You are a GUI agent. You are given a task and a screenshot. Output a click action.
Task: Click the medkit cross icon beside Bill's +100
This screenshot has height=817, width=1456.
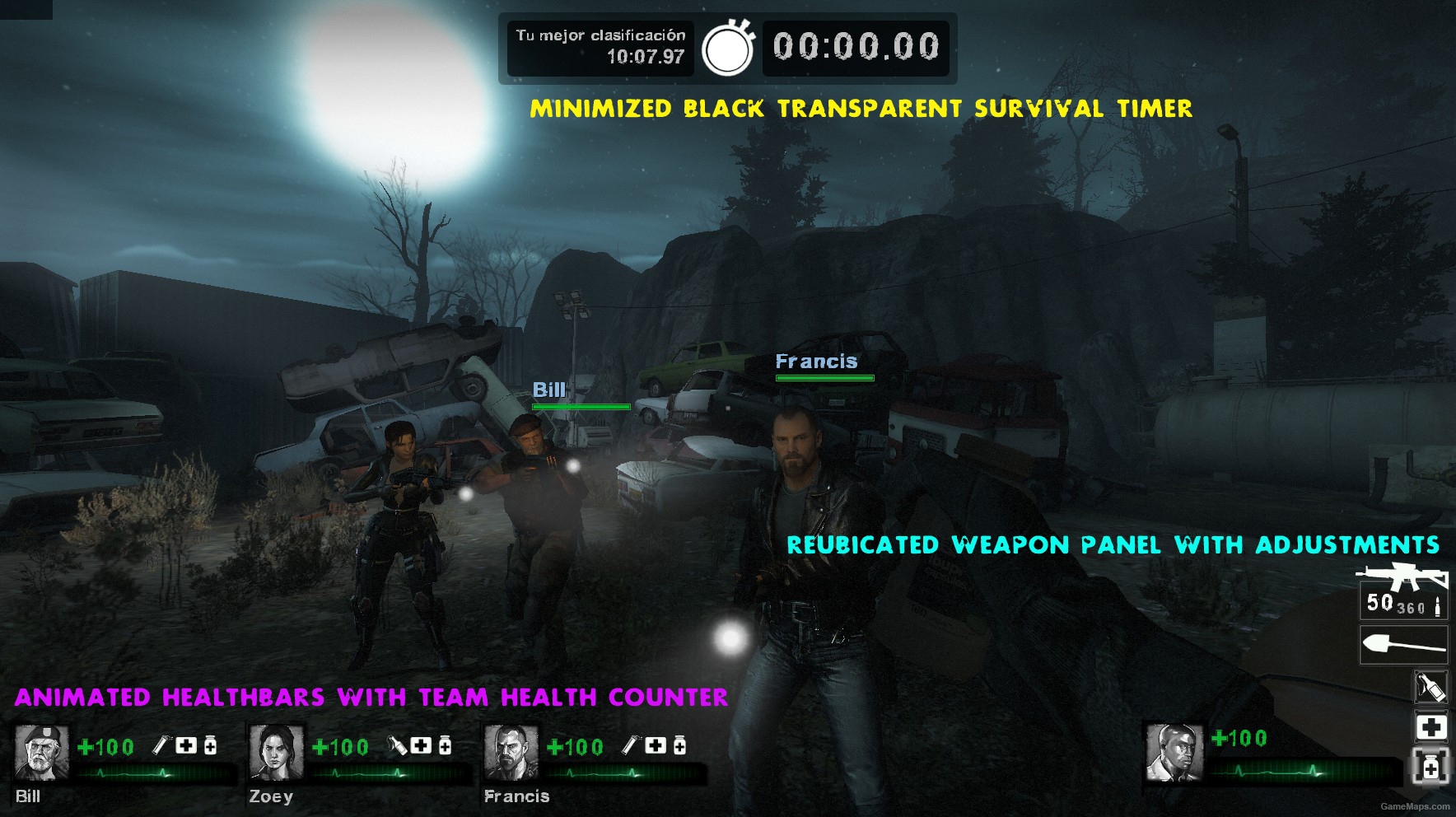pos(187,745)
